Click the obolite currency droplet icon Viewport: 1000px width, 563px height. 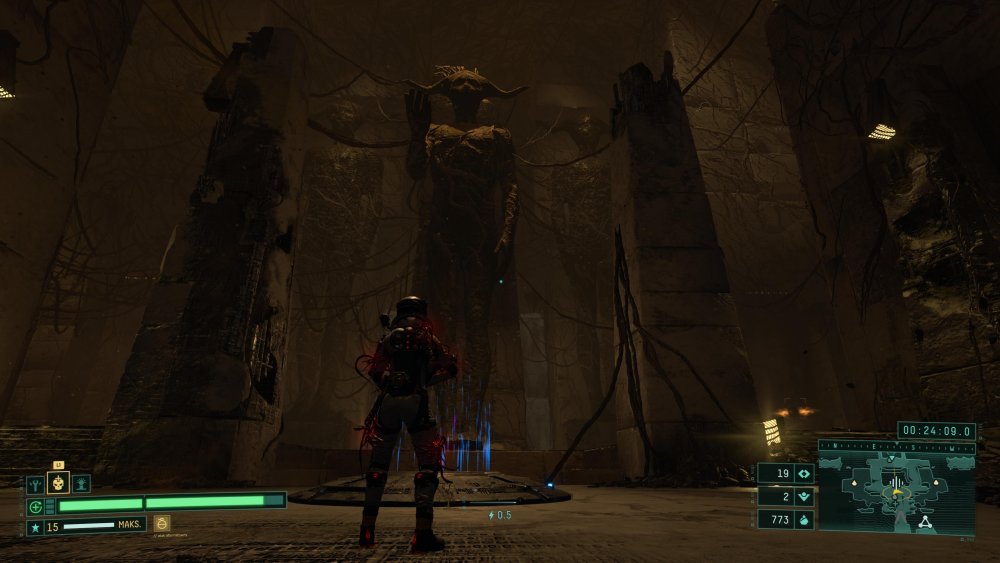(805, 519)
